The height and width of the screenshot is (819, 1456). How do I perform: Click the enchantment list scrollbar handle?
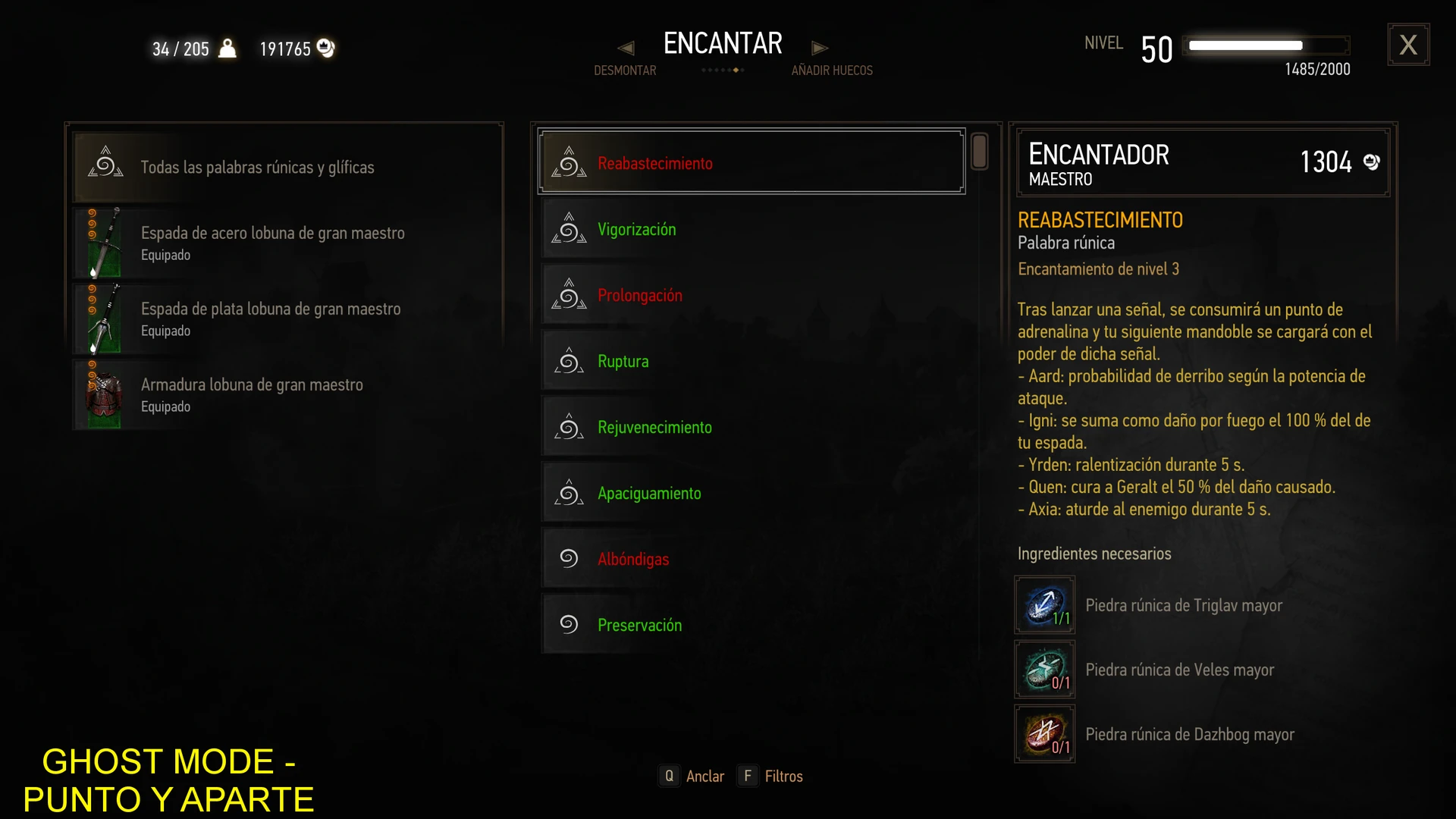979,152
